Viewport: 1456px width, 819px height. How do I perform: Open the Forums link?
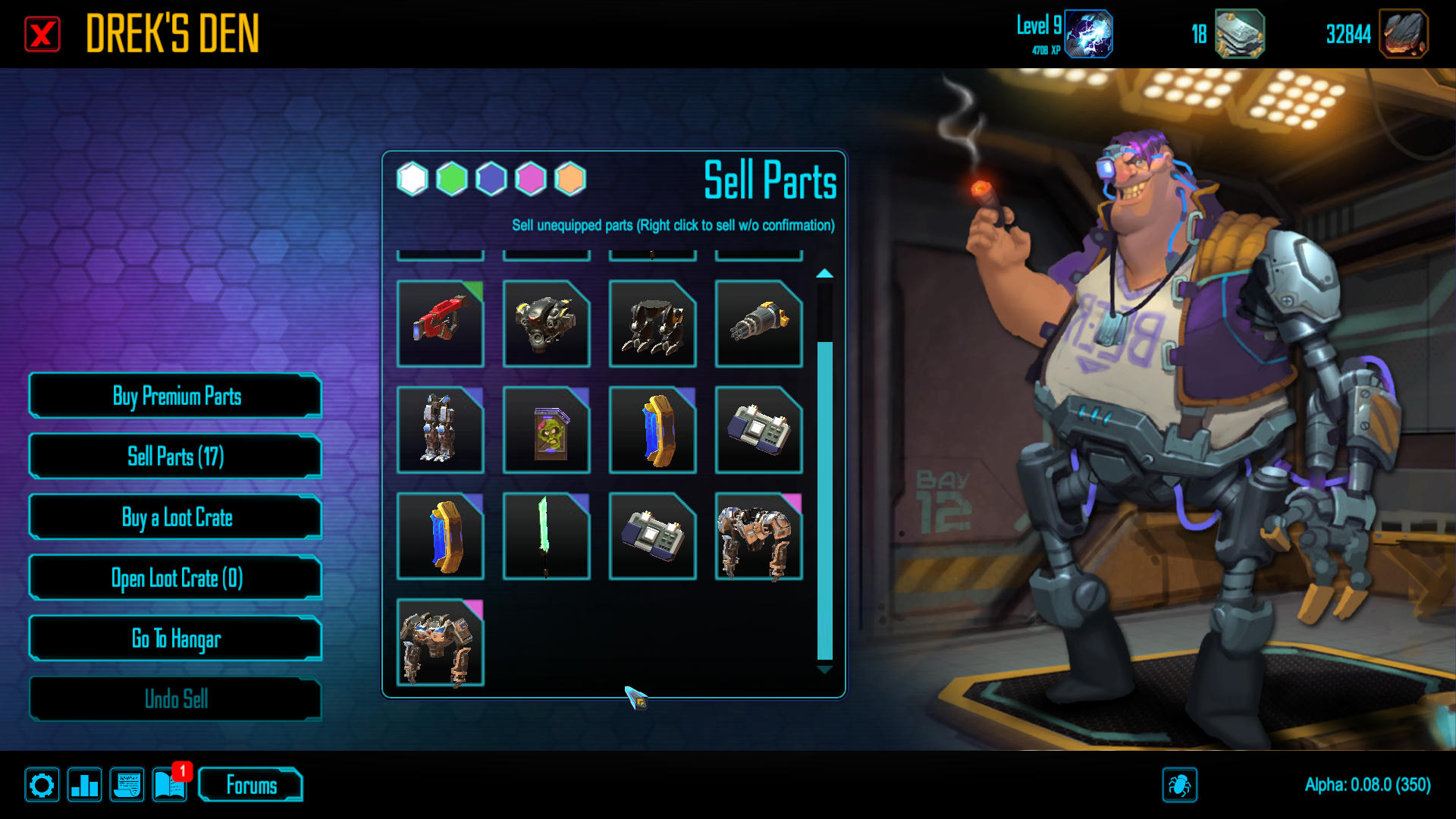[x=251, y=785]
